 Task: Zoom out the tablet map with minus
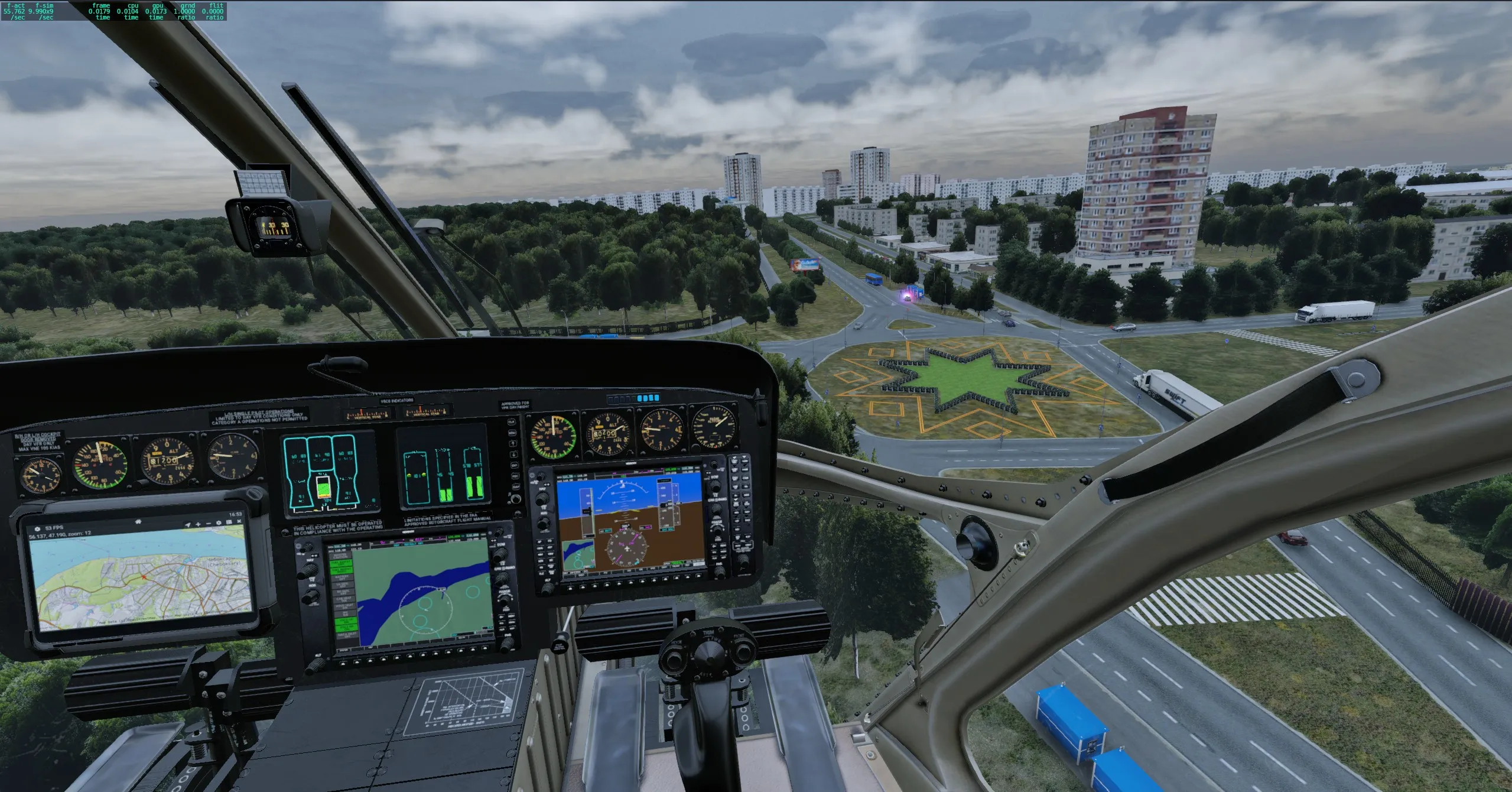(x=209, y=524)
